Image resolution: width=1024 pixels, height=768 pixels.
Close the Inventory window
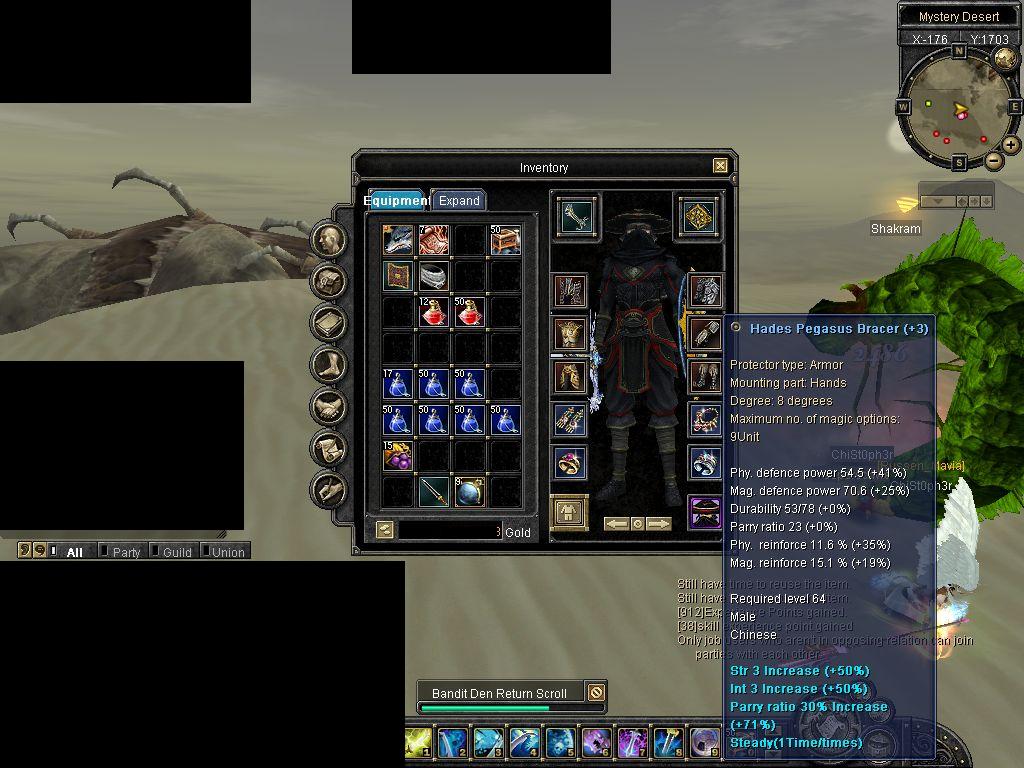tap(720, 166)
